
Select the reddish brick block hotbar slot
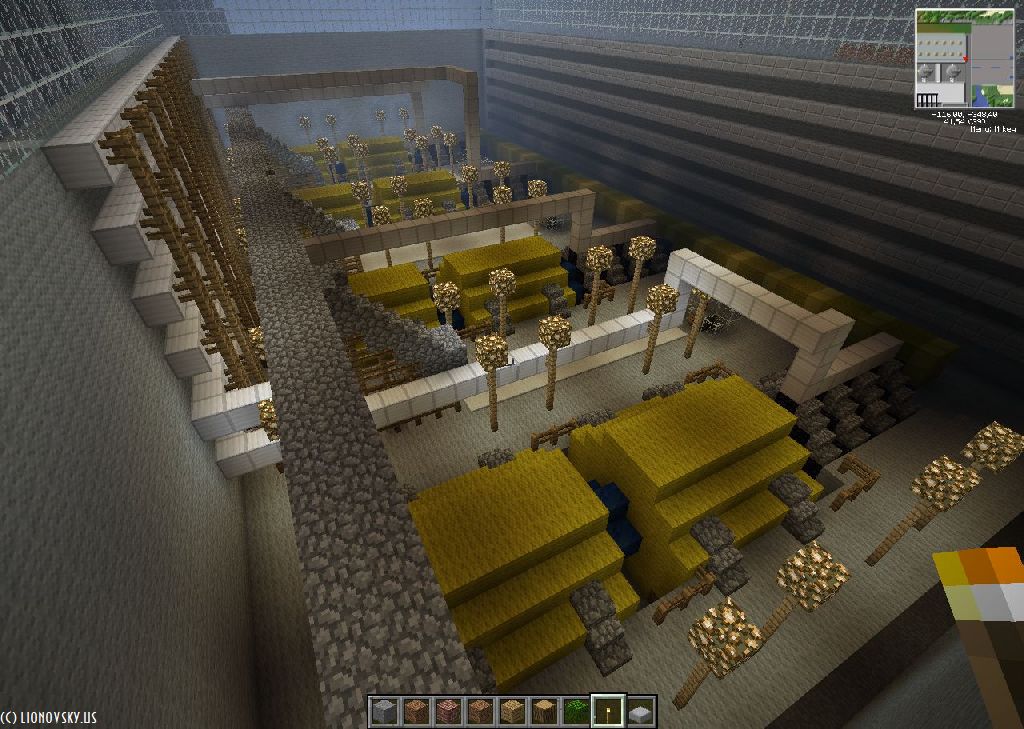coord(448,712)
